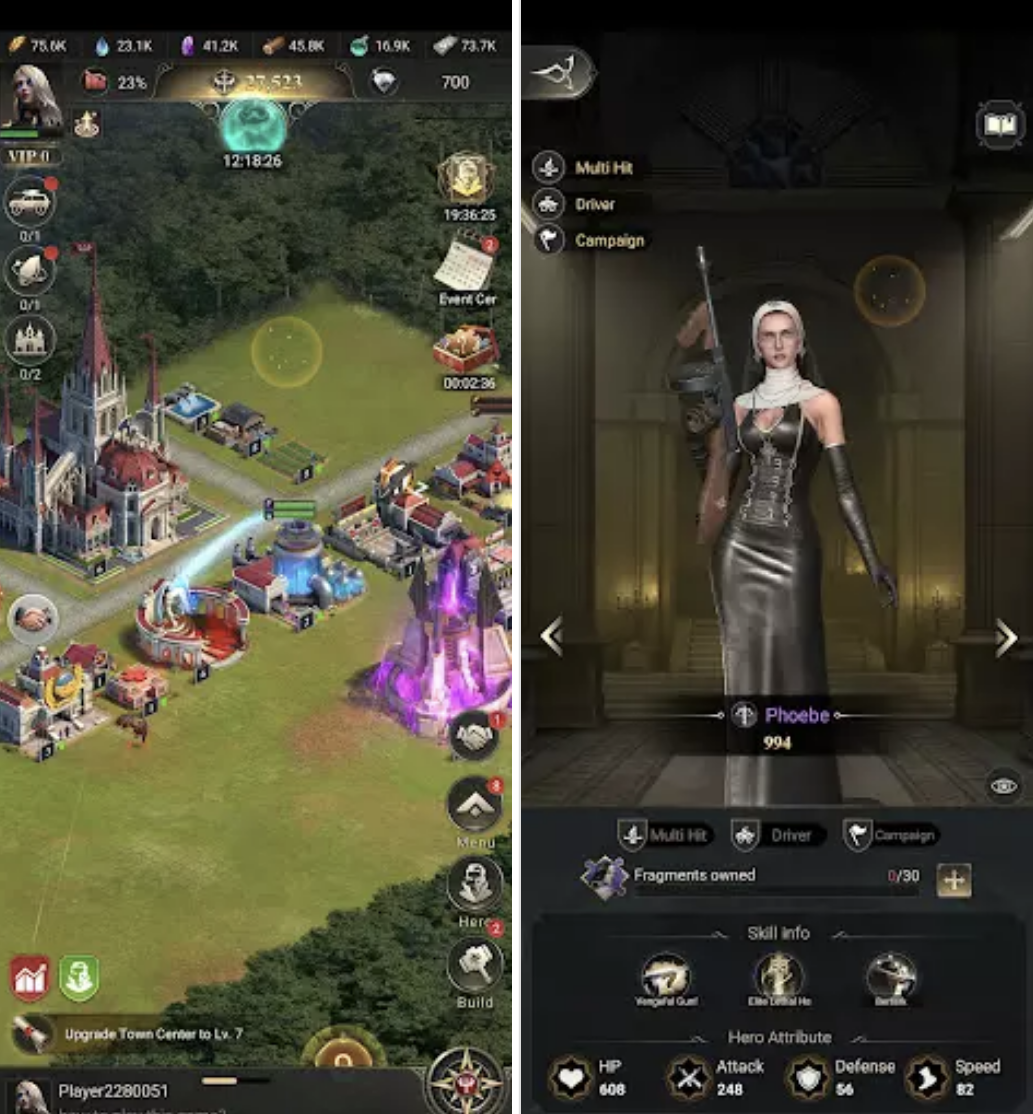Go back using the winged arrow button
The width and height of the screenshot is (1033, 1114).
(558, 72)
